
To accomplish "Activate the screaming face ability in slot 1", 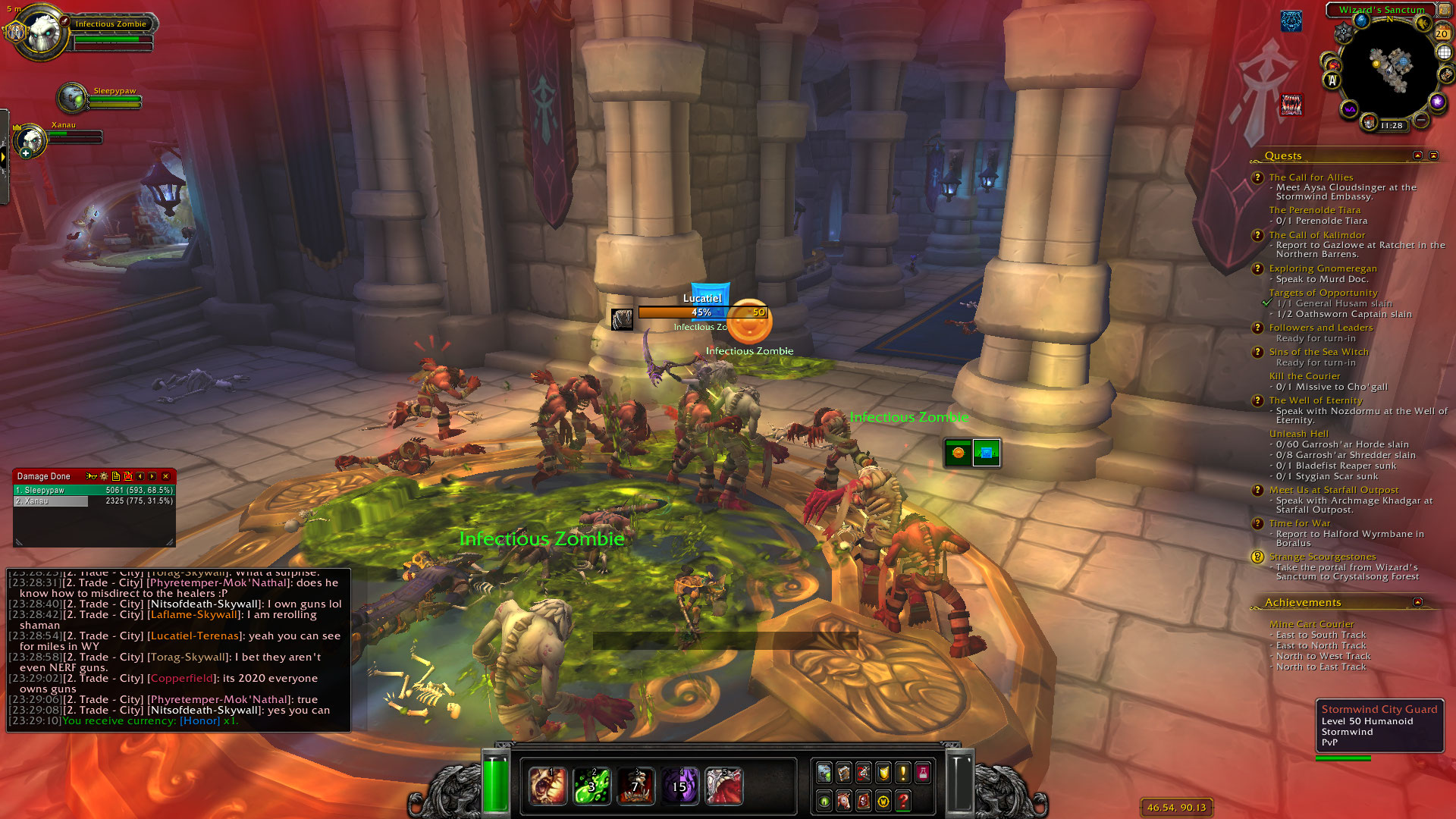I will pos(547,786).
